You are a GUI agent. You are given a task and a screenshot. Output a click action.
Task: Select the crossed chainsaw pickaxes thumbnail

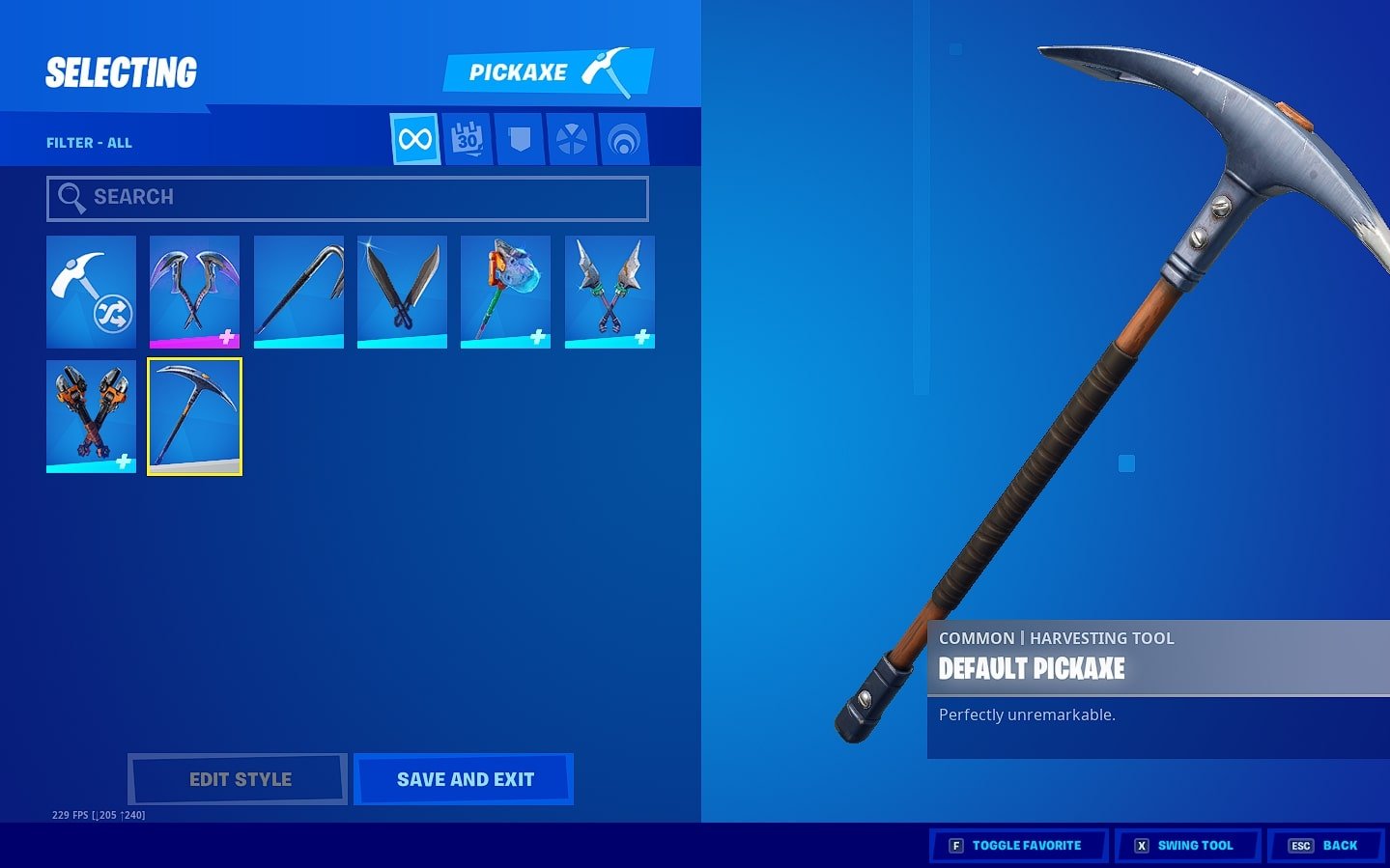point(90,415)
